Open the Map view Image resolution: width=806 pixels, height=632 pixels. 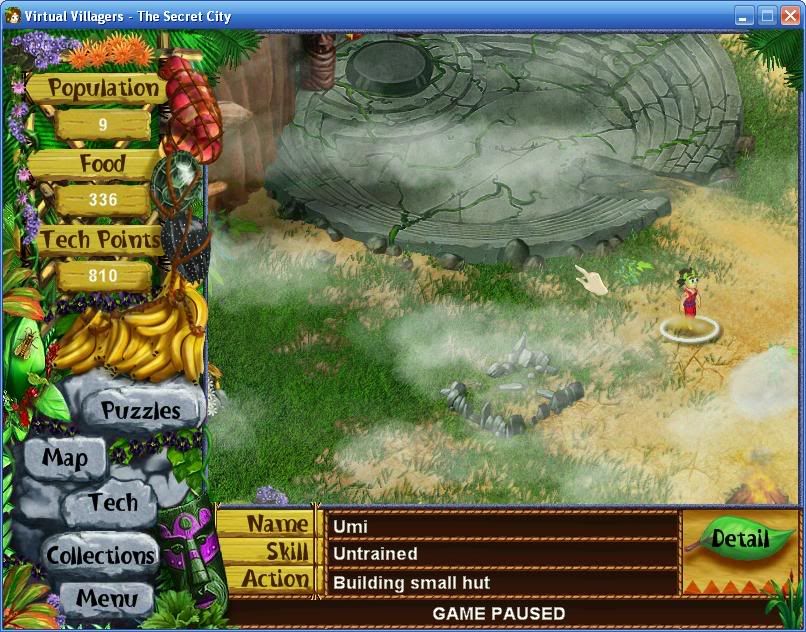(x=65, y=459)
